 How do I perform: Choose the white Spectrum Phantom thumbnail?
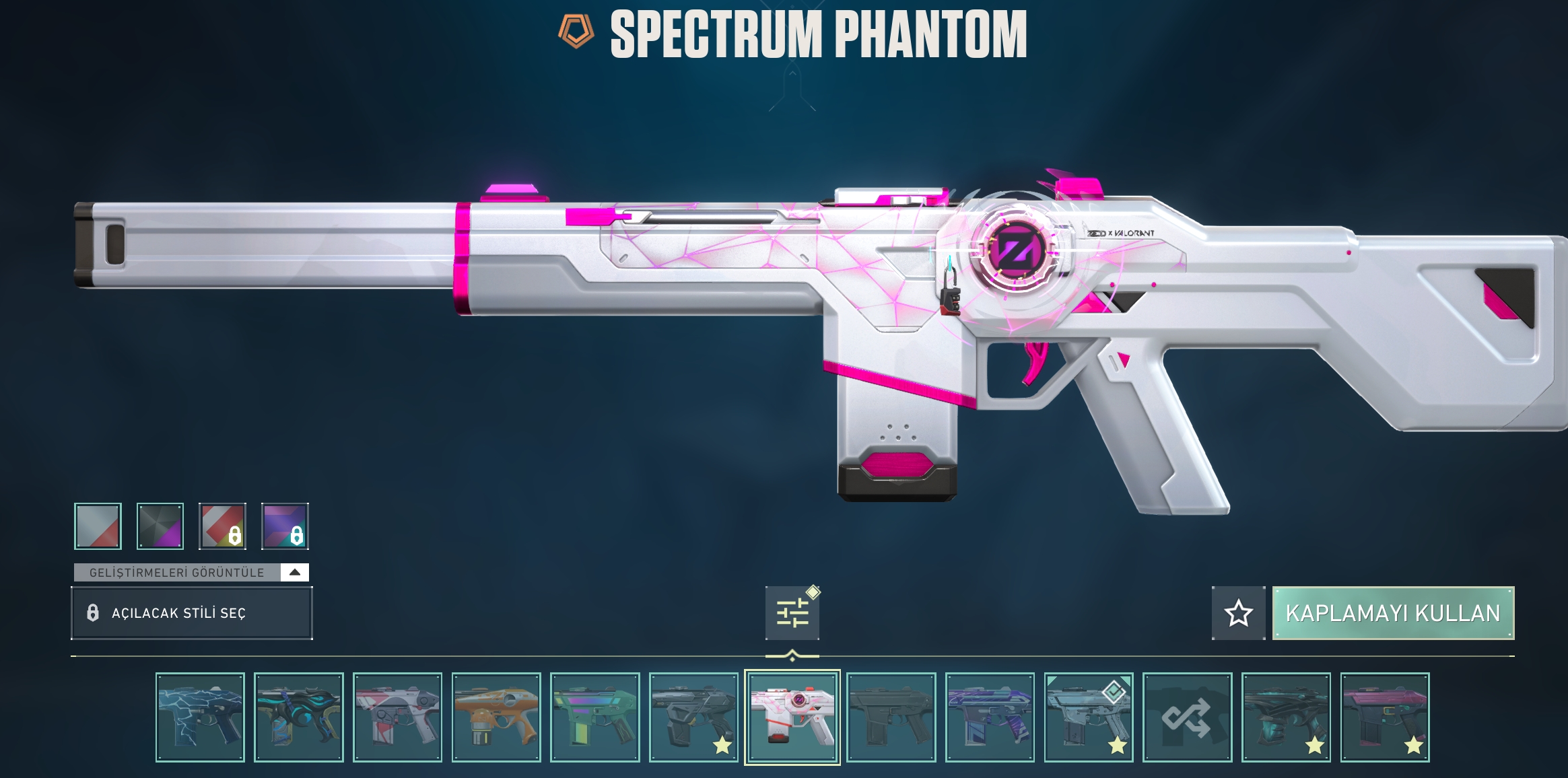pos(792,717)
